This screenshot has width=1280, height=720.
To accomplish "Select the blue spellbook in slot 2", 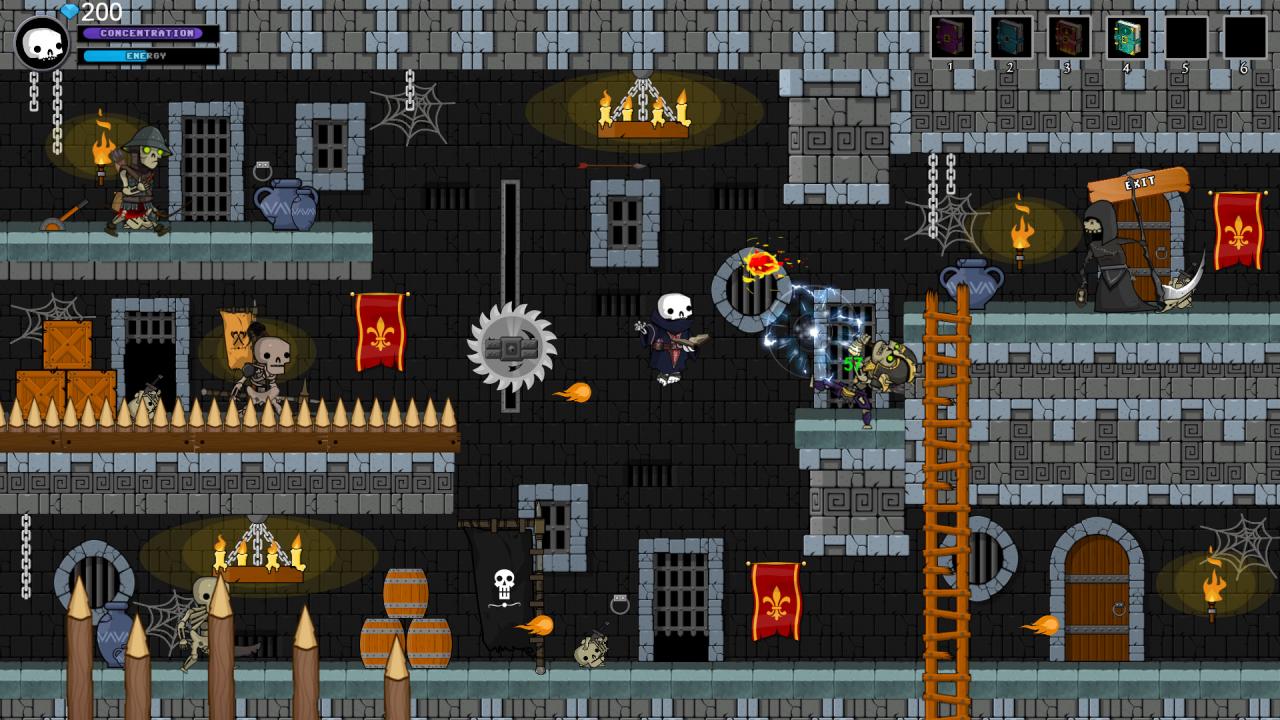I will [x=1010, y=38].
